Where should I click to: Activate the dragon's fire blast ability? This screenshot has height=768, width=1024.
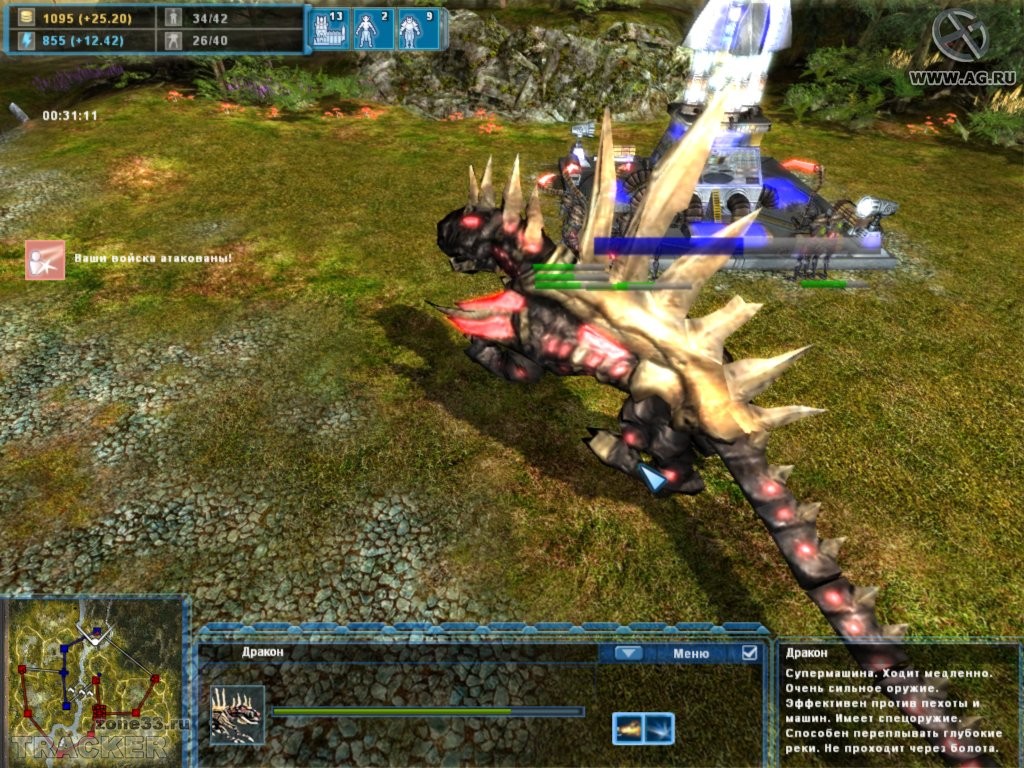click(629, 728)
